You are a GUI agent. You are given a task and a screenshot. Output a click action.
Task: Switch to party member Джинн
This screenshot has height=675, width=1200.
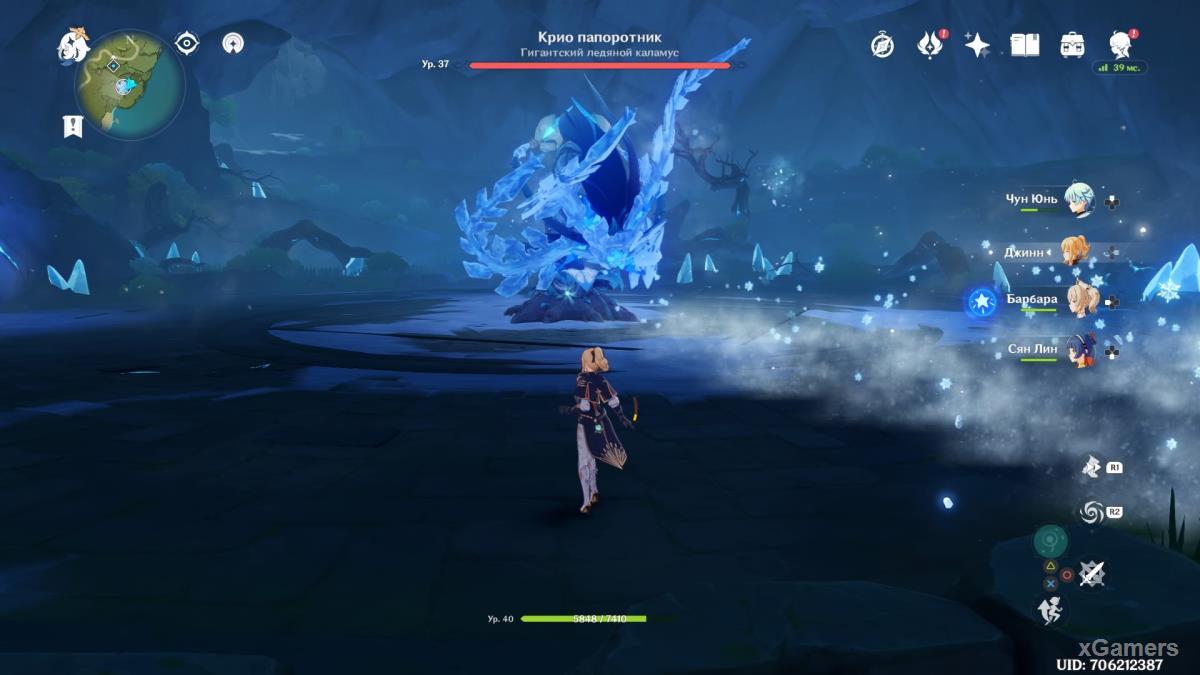point(1075,252)
